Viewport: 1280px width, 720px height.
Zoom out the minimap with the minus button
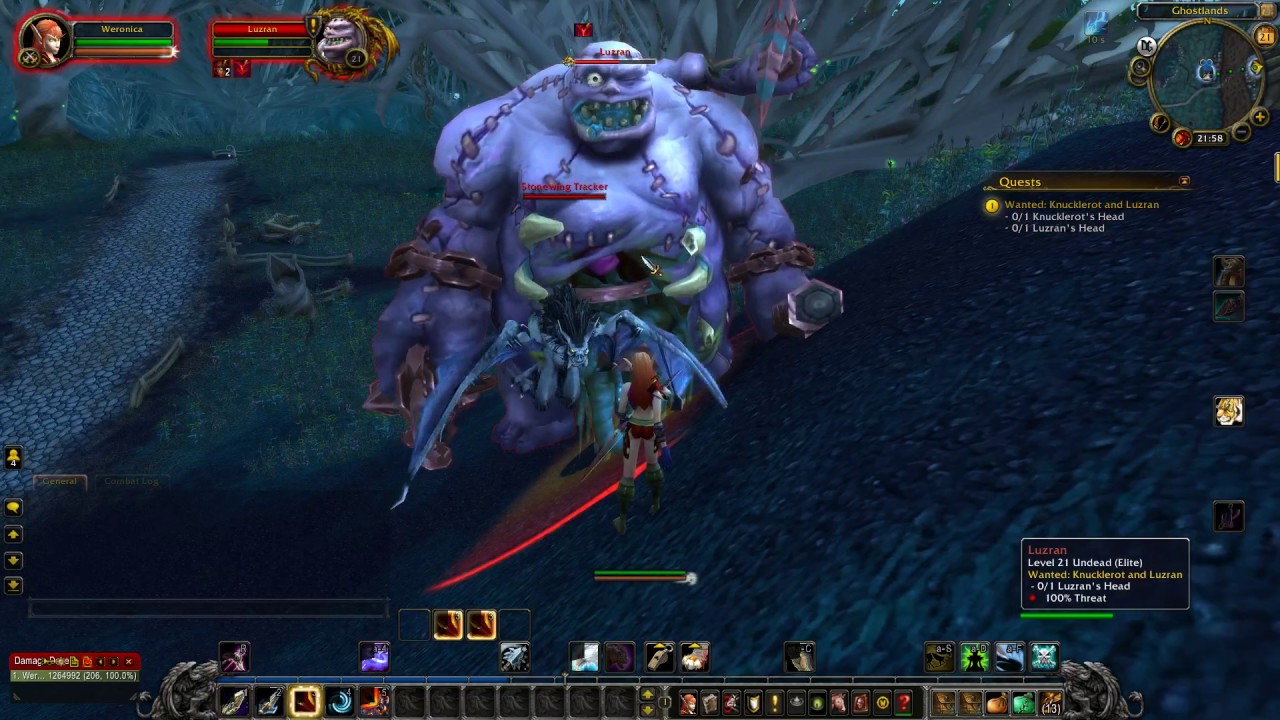click(1241, 132)
